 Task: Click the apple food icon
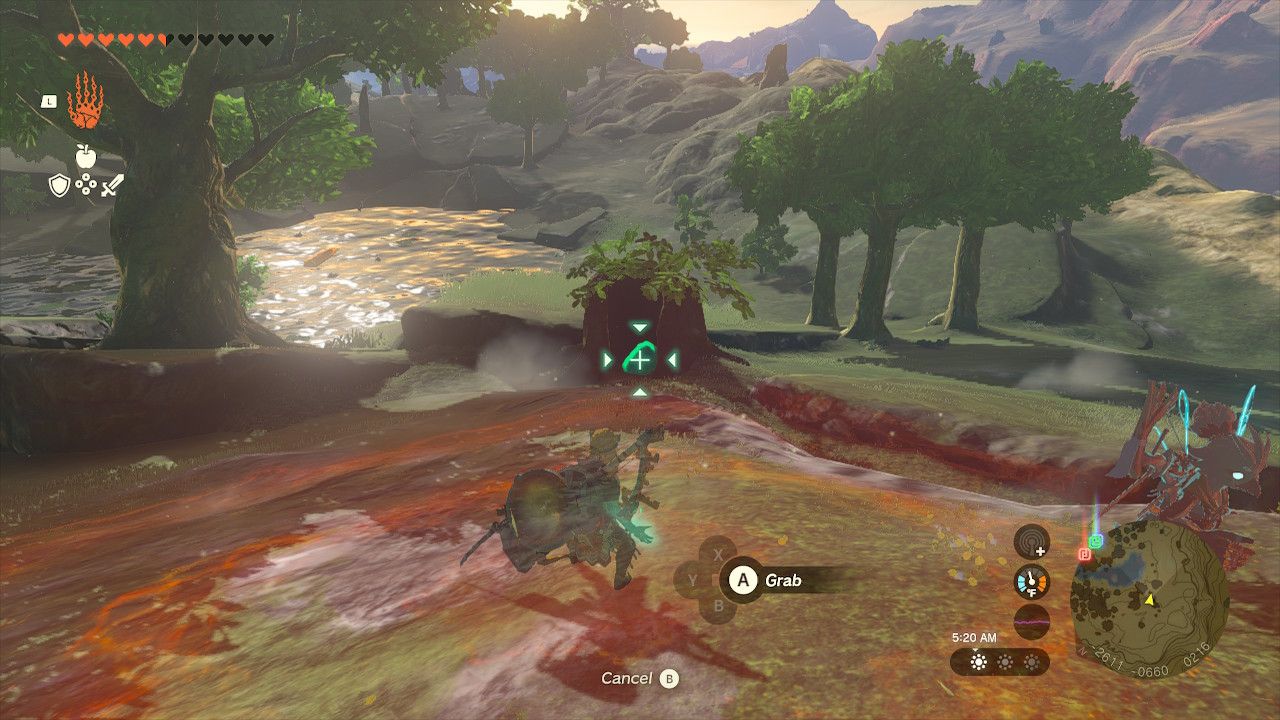(x=85, y=156)
